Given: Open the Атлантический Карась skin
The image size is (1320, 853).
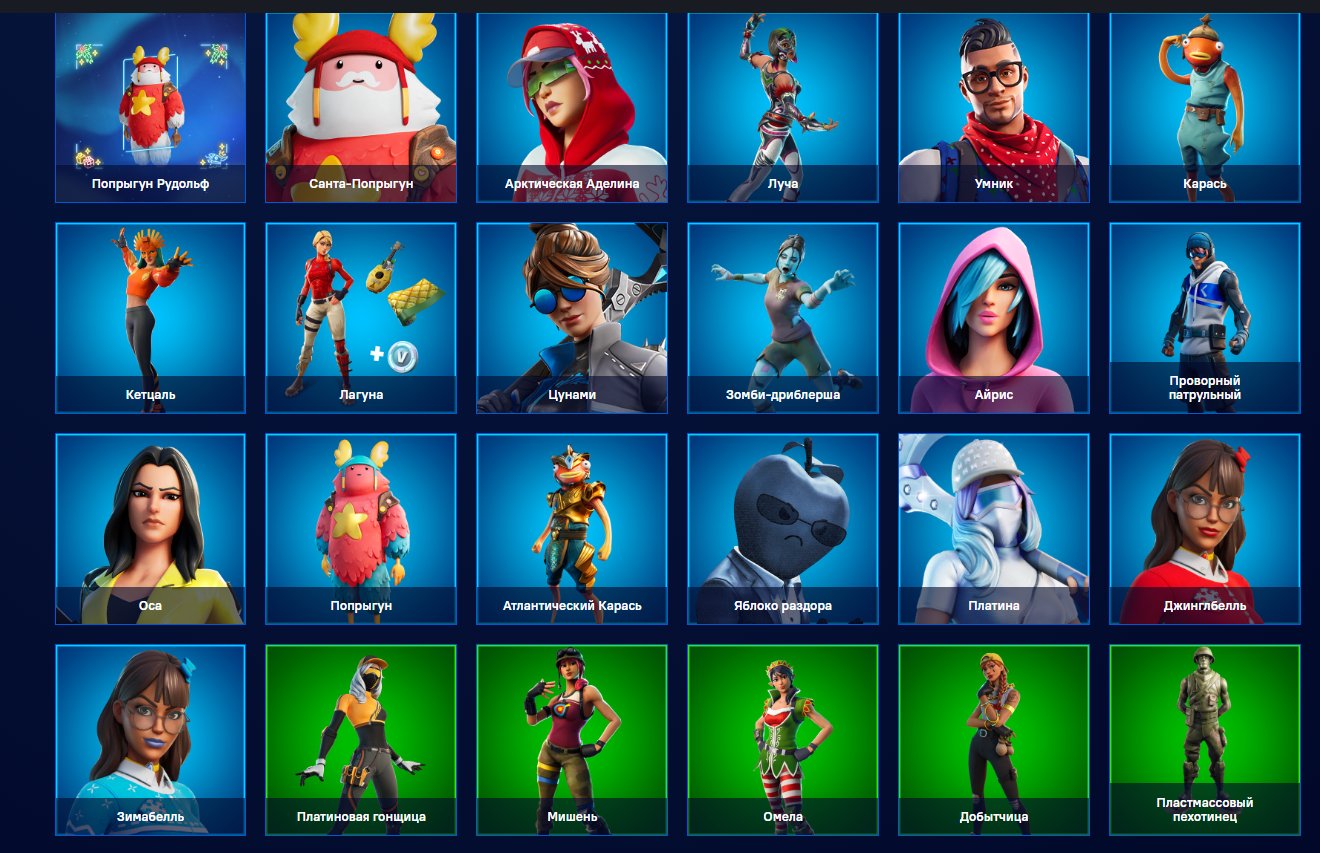Looking at the screenshot, I should 570,530.
